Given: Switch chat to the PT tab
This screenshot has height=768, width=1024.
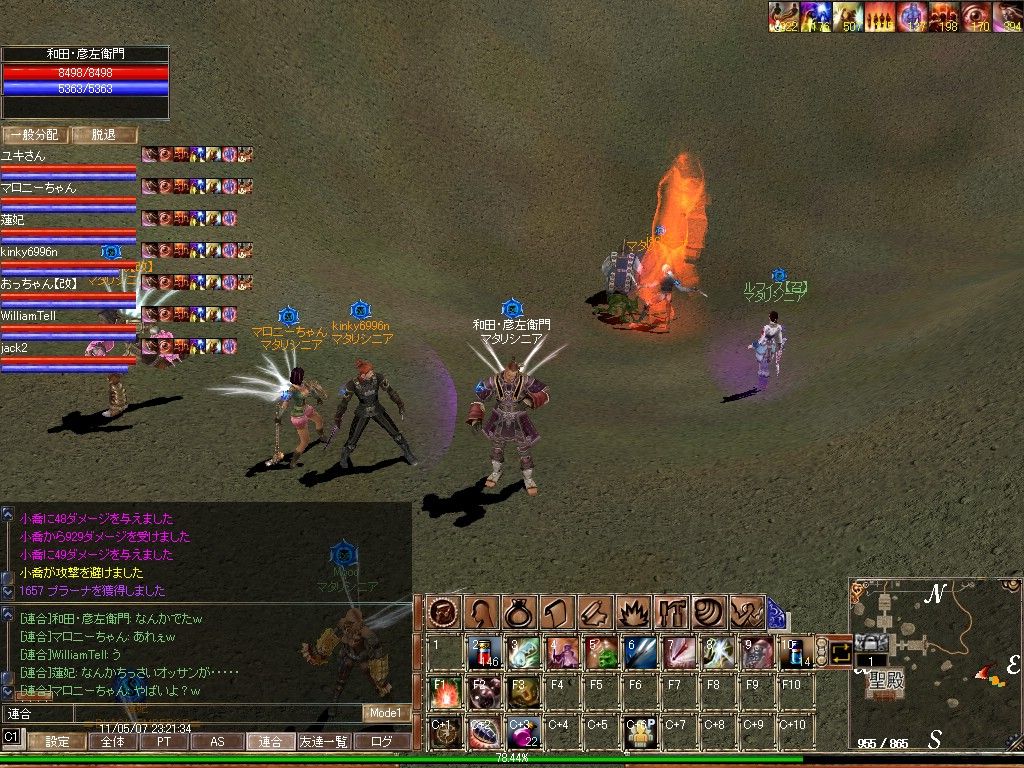Looking at the screenshot, I should (x=162, y=742).
